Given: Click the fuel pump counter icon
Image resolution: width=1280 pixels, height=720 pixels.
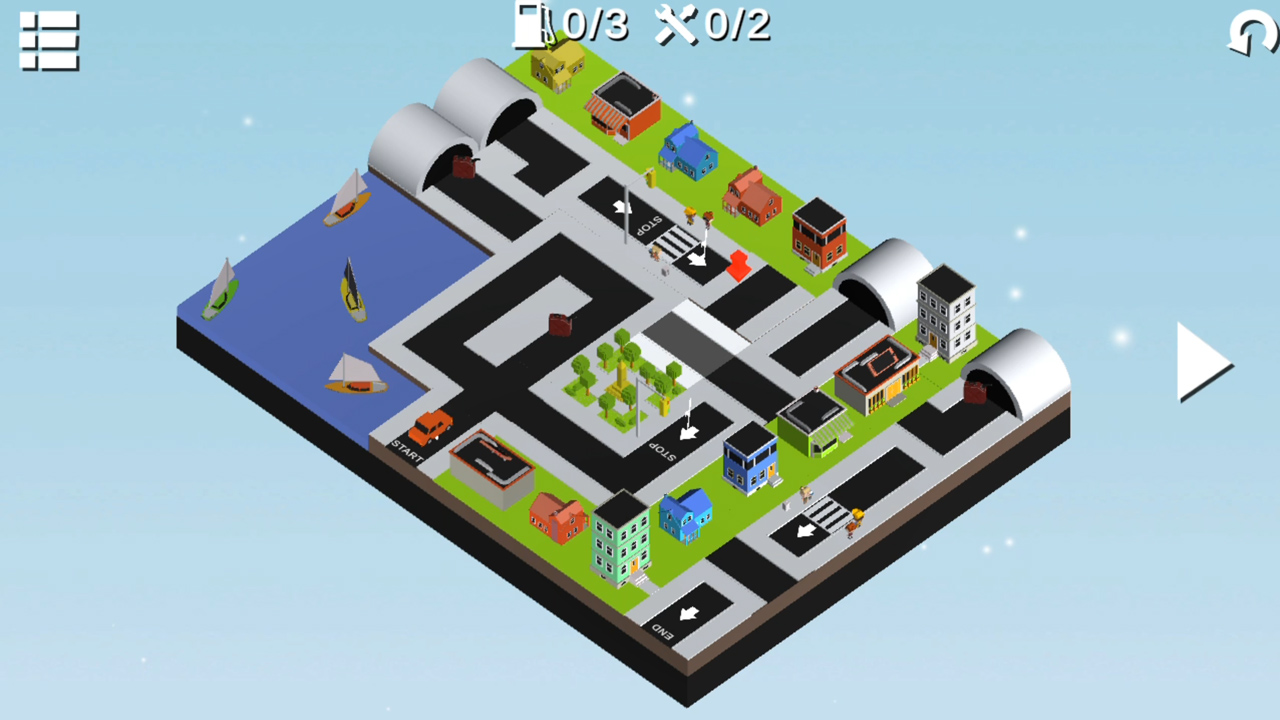Looking at the screenshot, I should tap(530, 26).
